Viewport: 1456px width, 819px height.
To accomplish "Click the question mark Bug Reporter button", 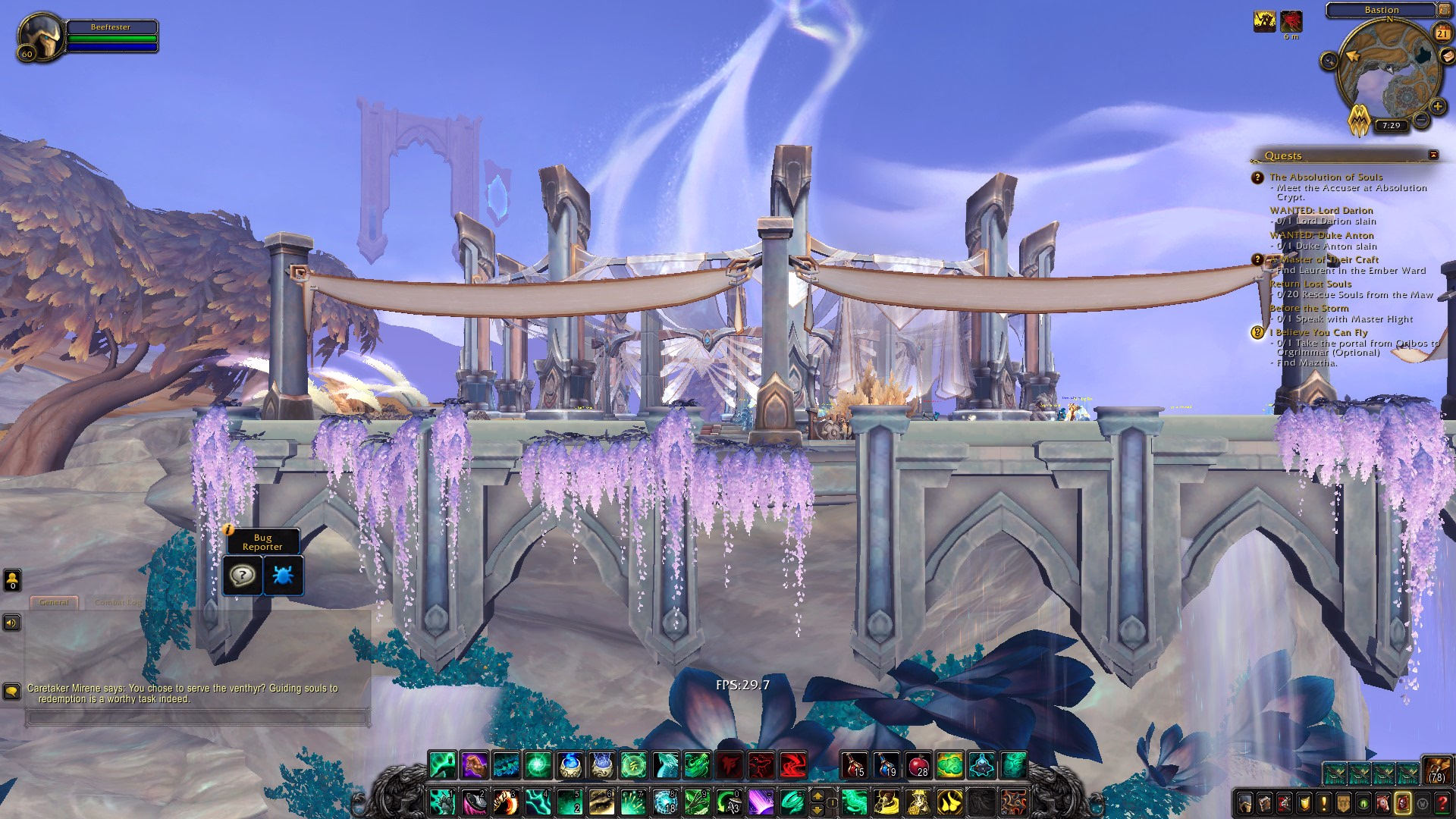I will tap(242, 576).
